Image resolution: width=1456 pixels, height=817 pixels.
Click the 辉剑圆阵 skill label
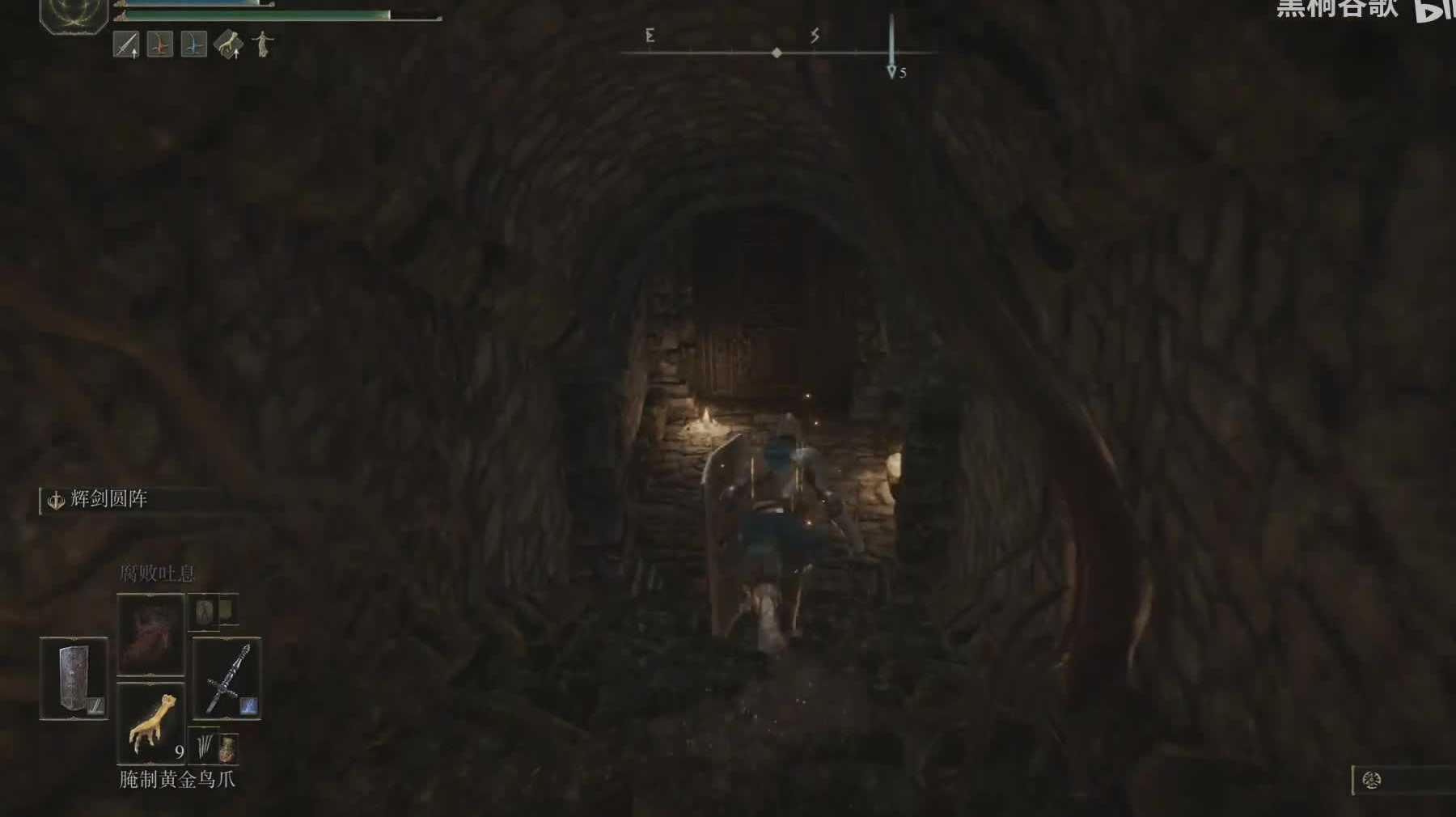point(108,500)
